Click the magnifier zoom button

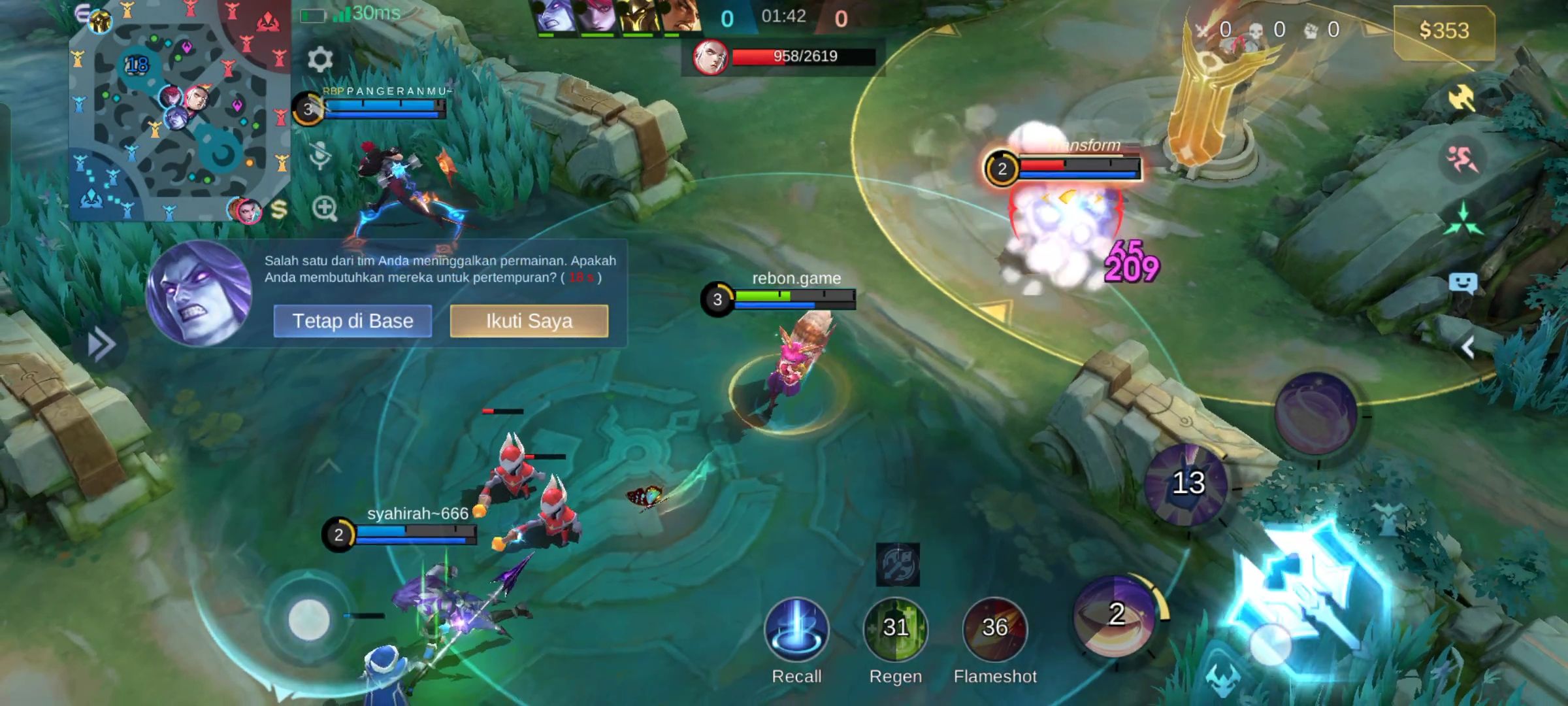324,209
